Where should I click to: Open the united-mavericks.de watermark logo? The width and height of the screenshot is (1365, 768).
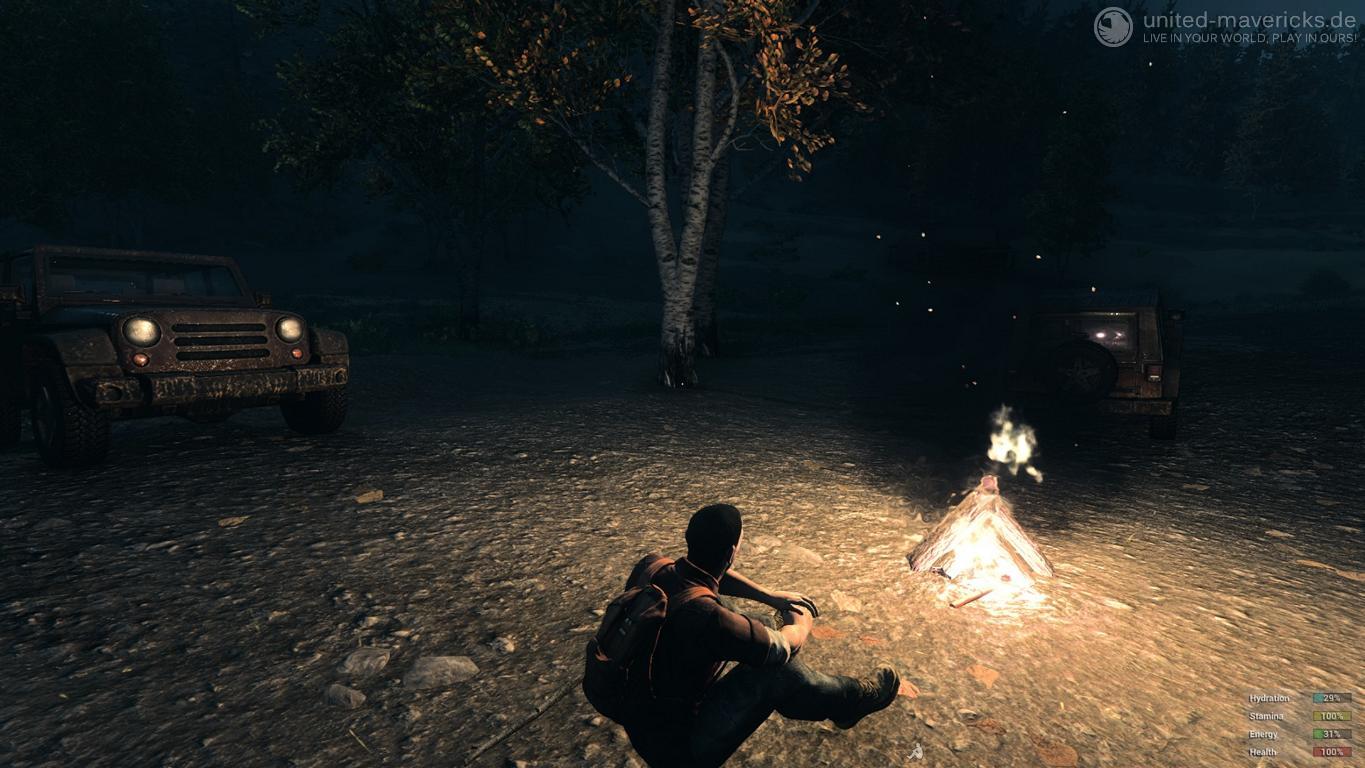click(x=1113, y=27)
